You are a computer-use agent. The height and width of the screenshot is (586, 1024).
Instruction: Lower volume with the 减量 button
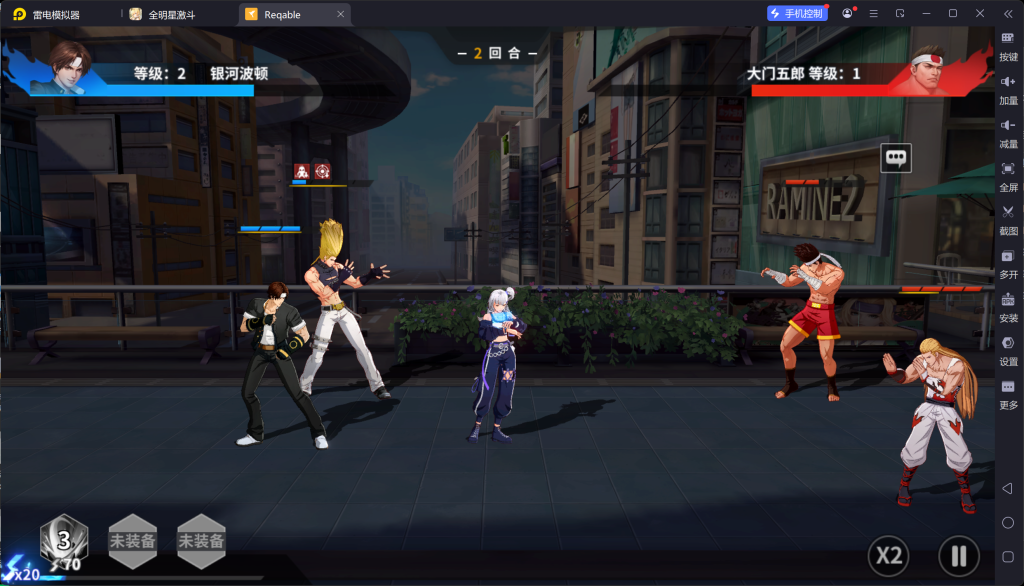[x=1008, y=131]
